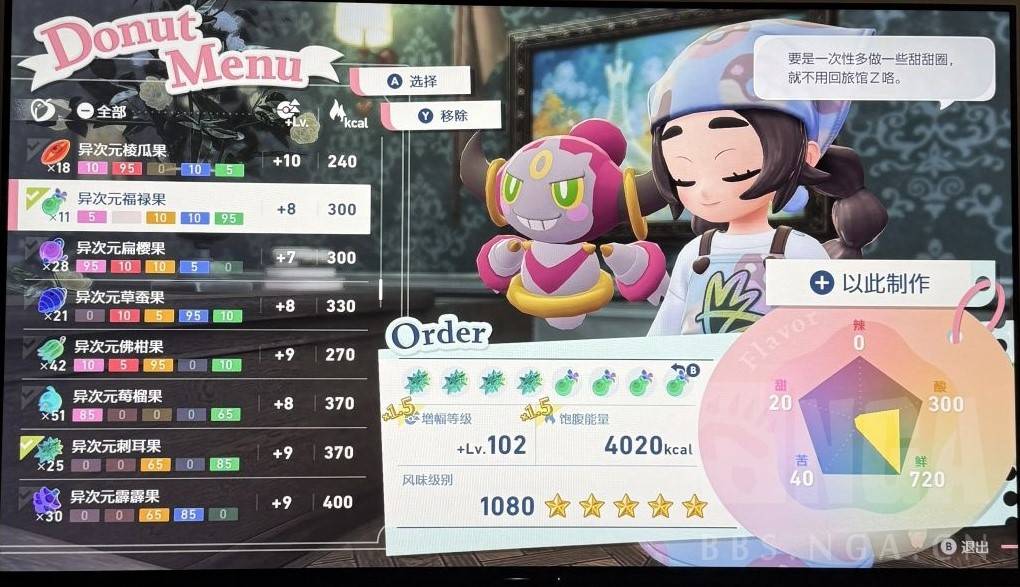Viewport: 1020px width, 587px height.
Task: Click the 以此制作 make-donut button
Action: [869, 283]
